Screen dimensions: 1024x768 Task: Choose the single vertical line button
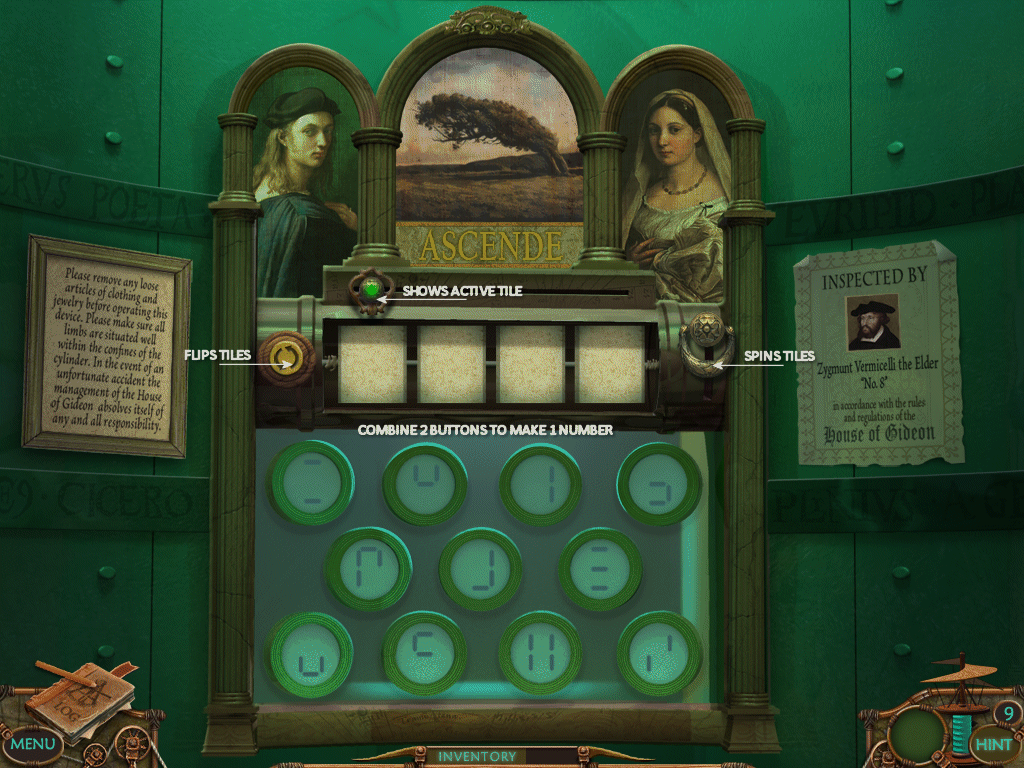[541, 484]
